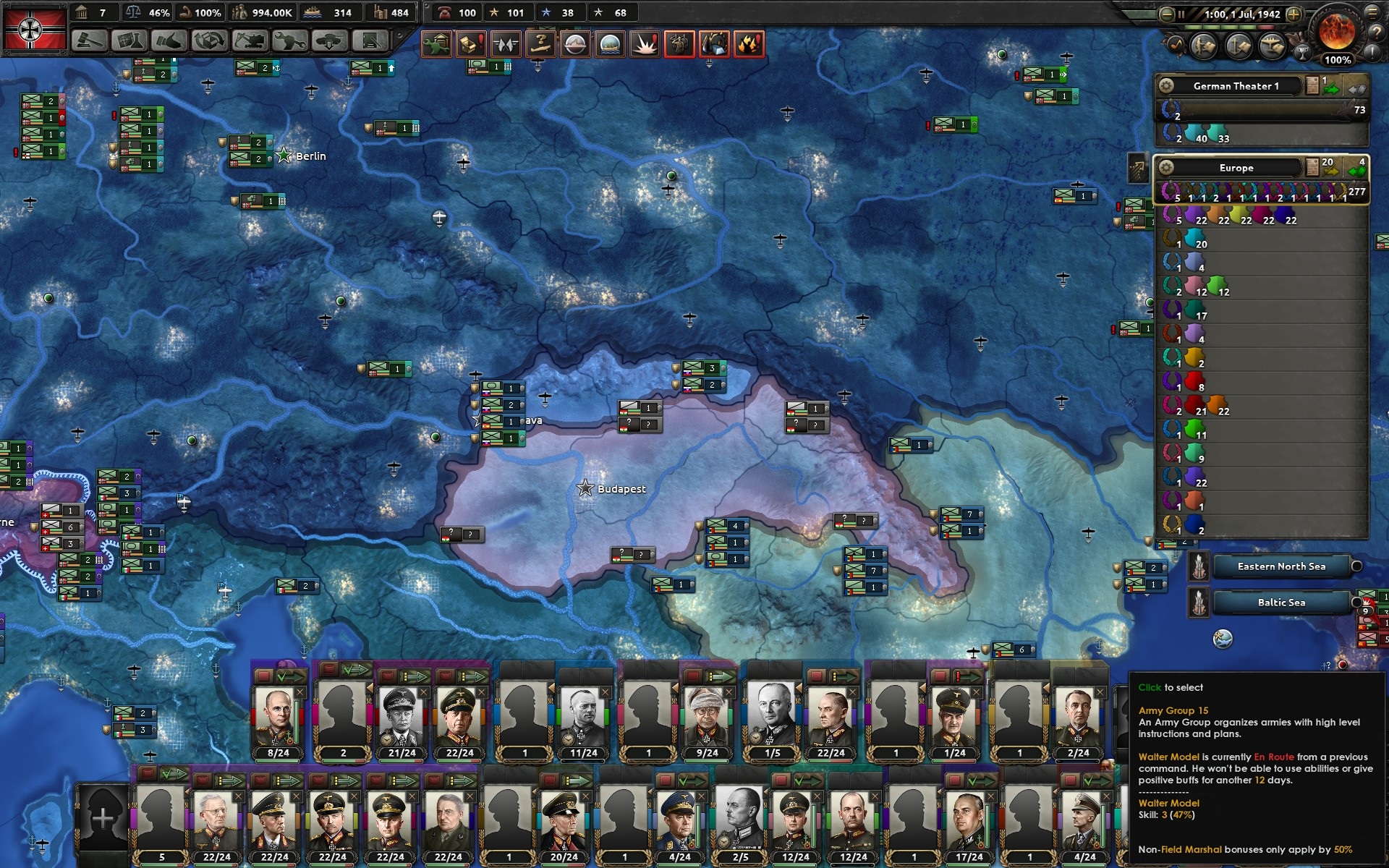The width and height of the screenshot is (1389, 868).
Task: Open the German Theater 1 settings gear
Action: coord(1166,86)
